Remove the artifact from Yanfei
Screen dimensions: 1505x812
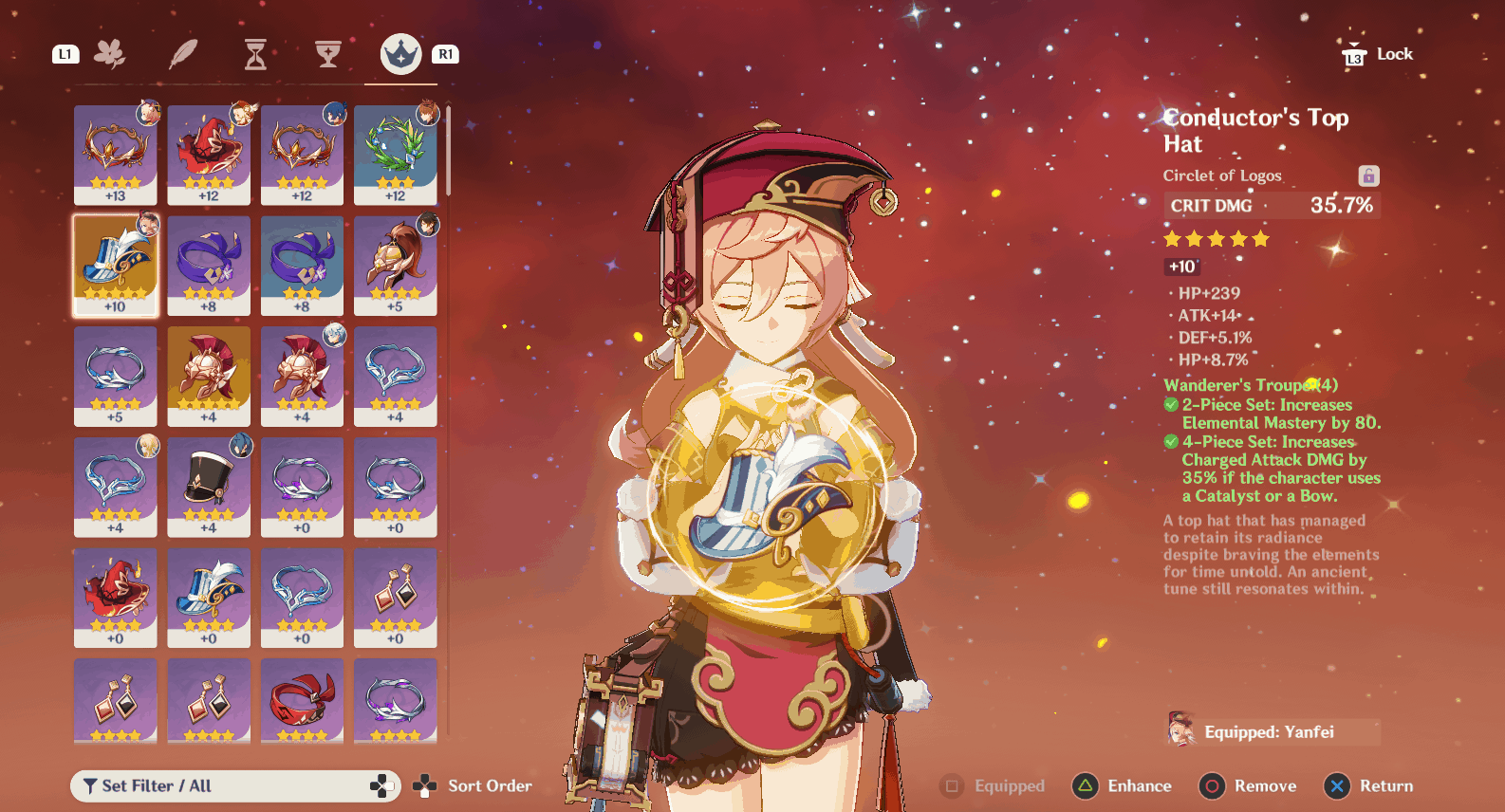tap(1248, 785)
